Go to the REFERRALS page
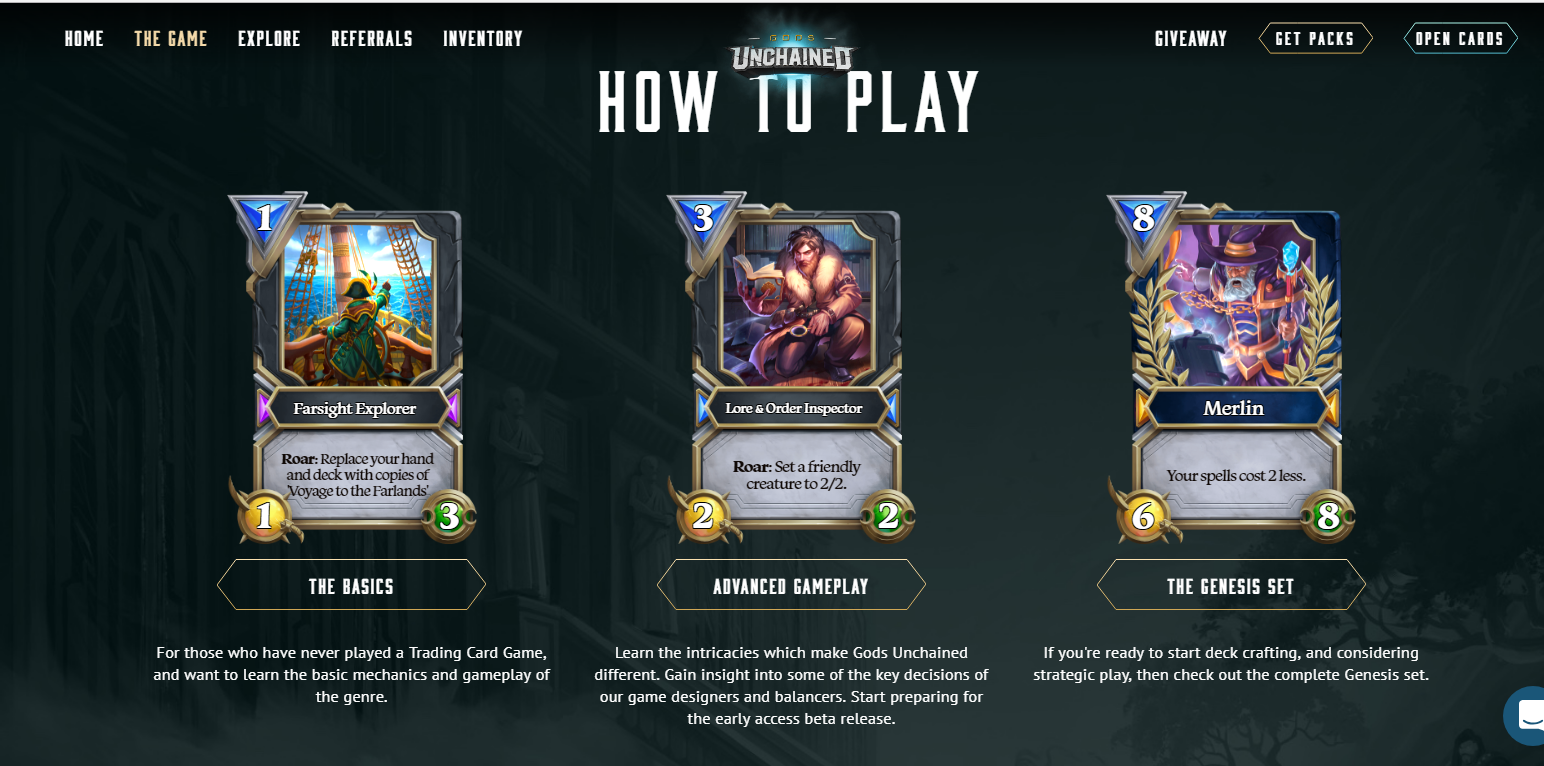Image resolution: width=1544 pixels, height=766 pixels. point(372,38)
